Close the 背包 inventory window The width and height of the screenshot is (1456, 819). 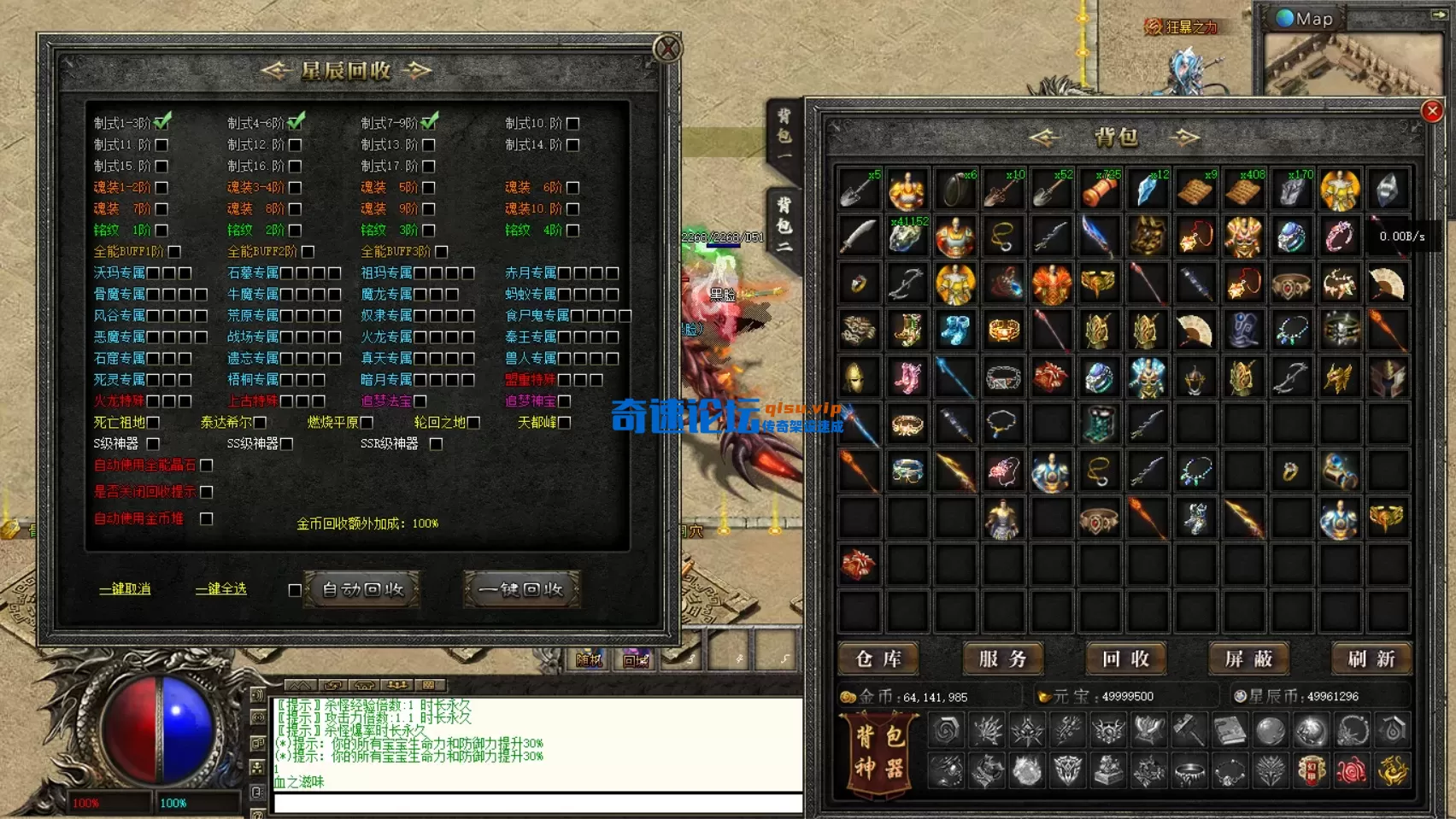[1433, 111]
